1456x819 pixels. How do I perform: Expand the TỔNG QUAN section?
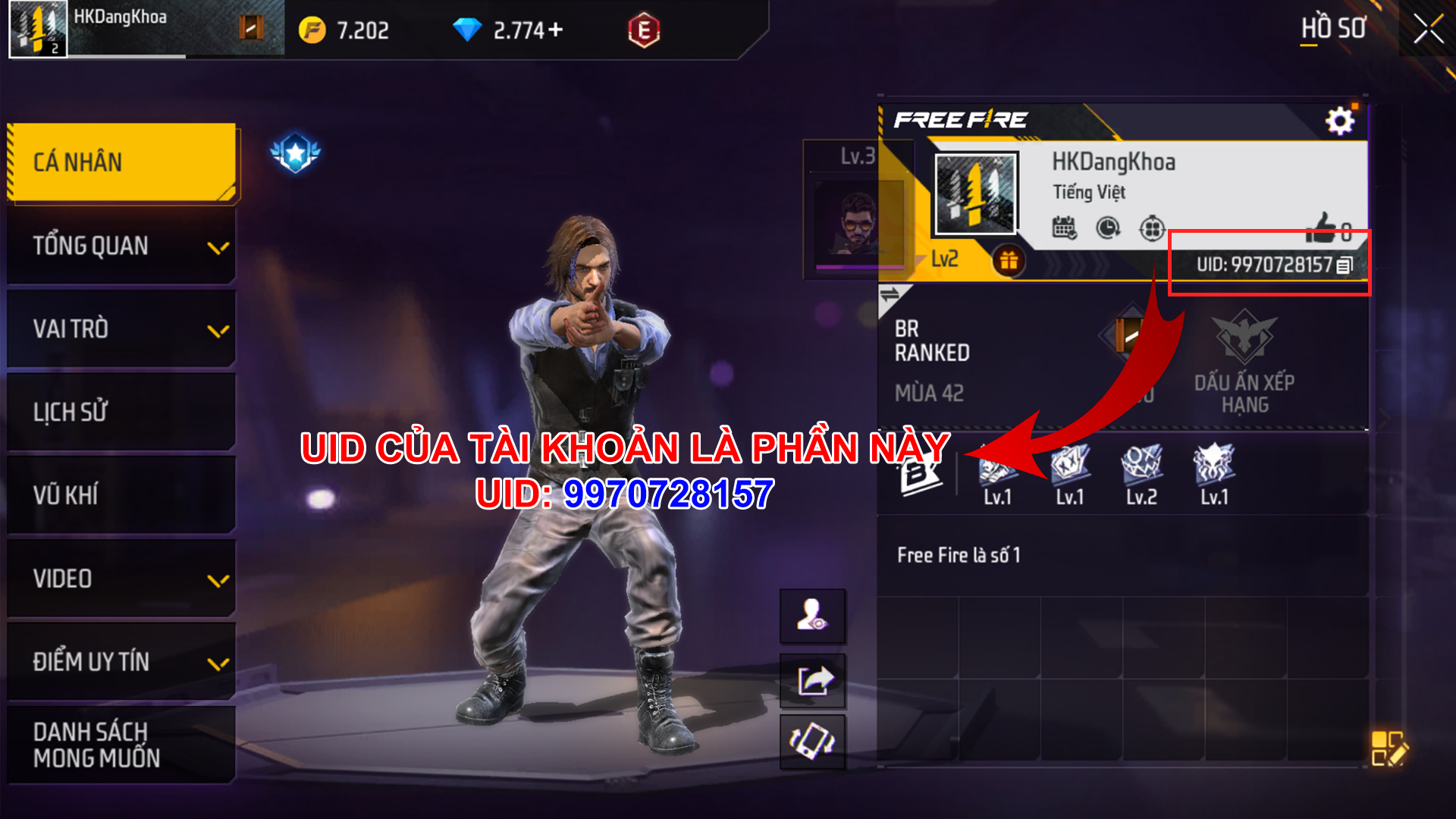pyautogui.click(x=220, y=246)
